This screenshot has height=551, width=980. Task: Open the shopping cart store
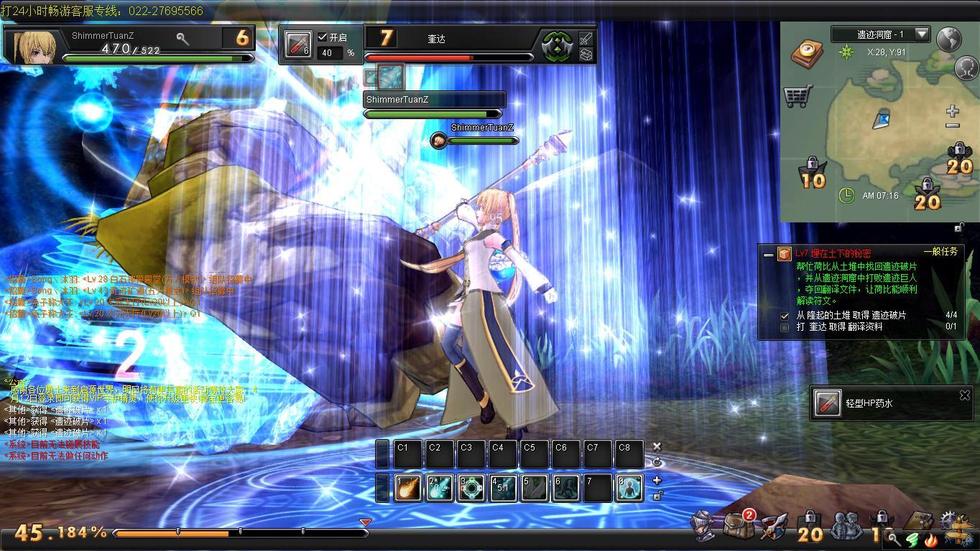point(797,96)
